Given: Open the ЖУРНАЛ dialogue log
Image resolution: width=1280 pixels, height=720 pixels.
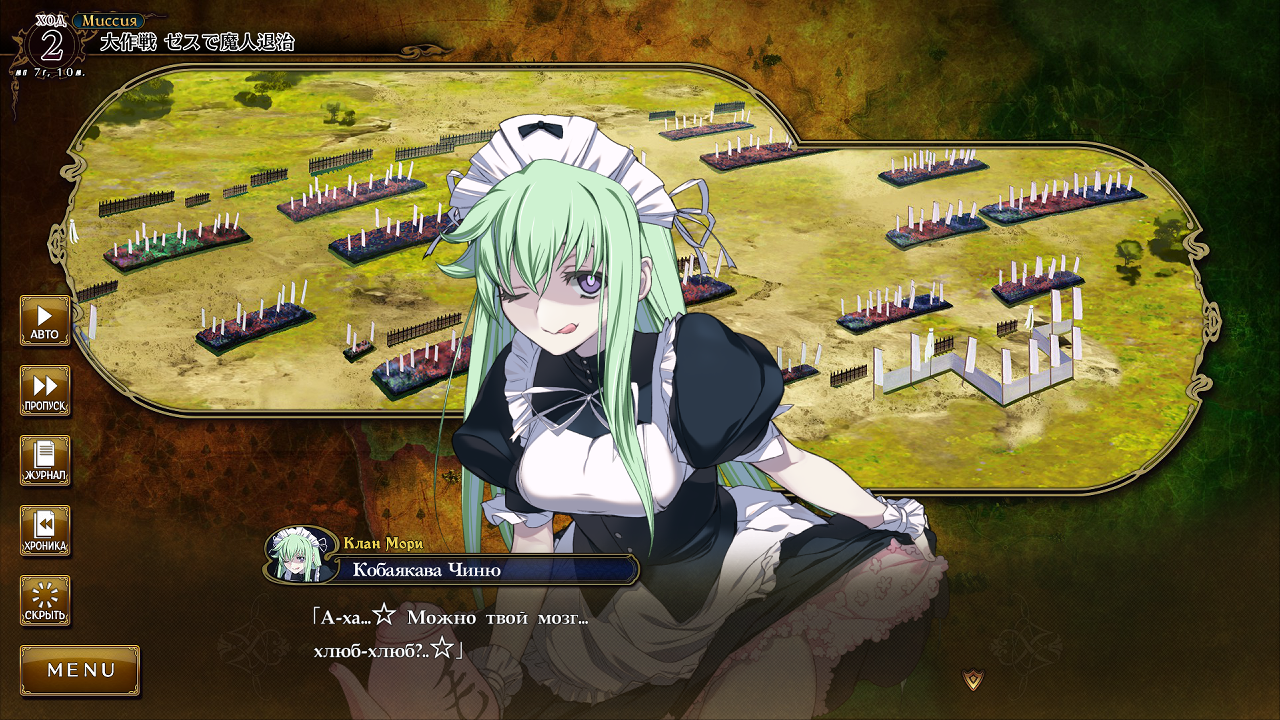Looking at the screenshot, I should click(45, 460).
